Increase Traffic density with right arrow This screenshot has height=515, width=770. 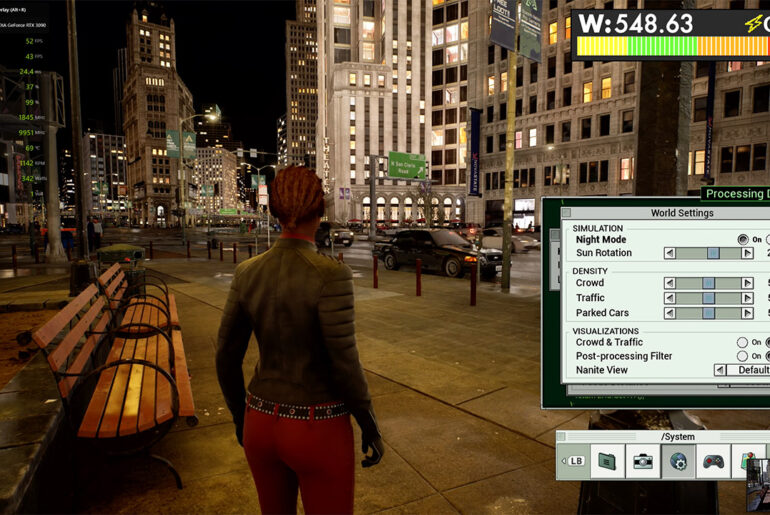[747, 298]
